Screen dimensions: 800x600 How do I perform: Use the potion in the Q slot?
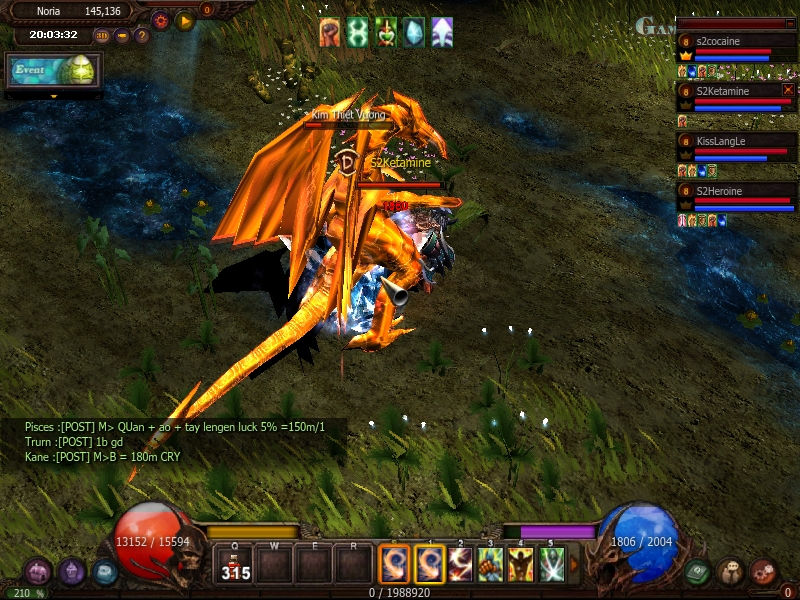(x=235, y=565)
